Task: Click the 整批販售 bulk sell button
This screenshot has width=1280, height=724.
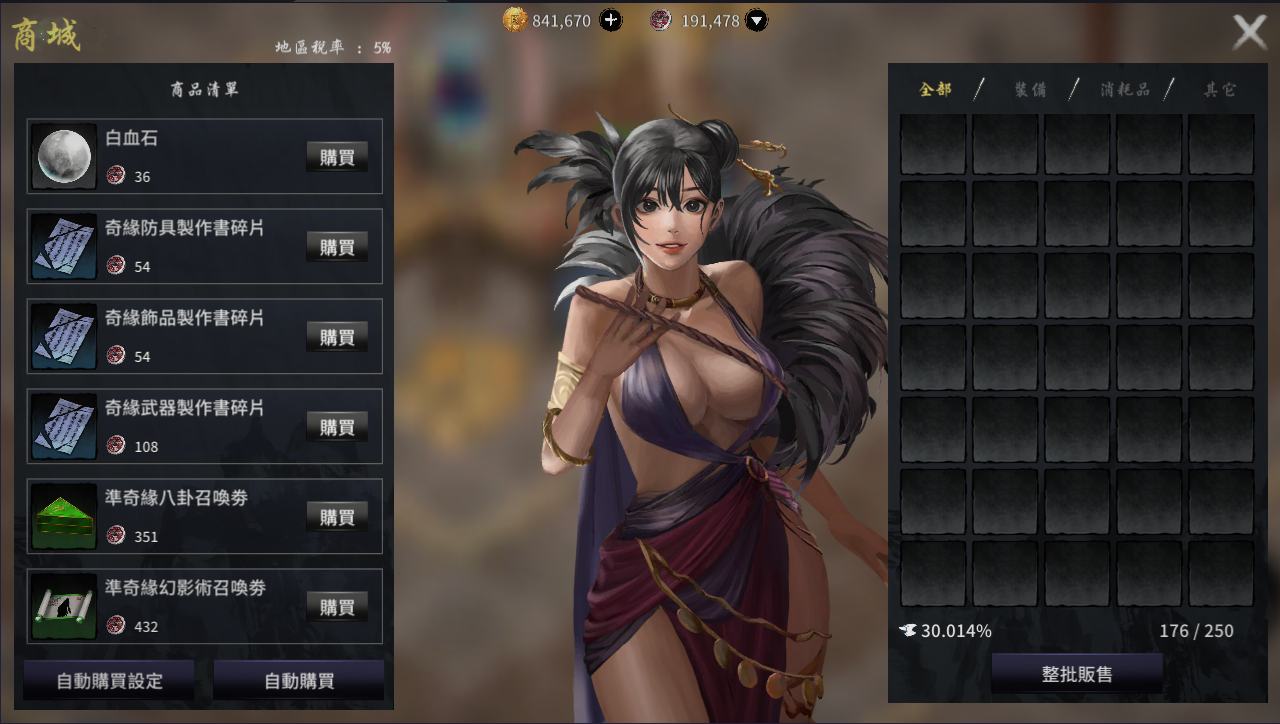Action: click(x=1076, y=674)
